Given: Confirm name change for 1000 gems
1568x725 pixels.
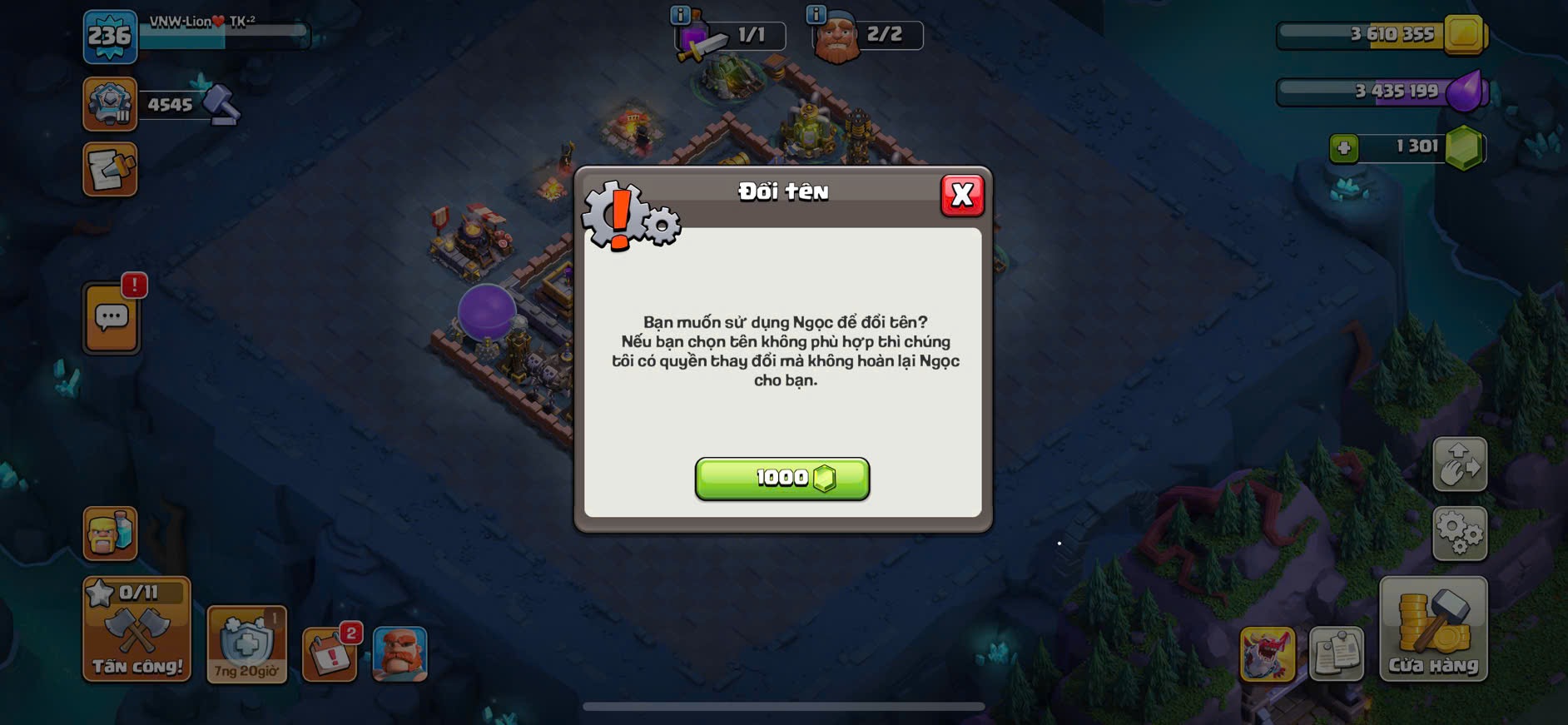Looking at the screenshot, I should click(x=782, y=478).
